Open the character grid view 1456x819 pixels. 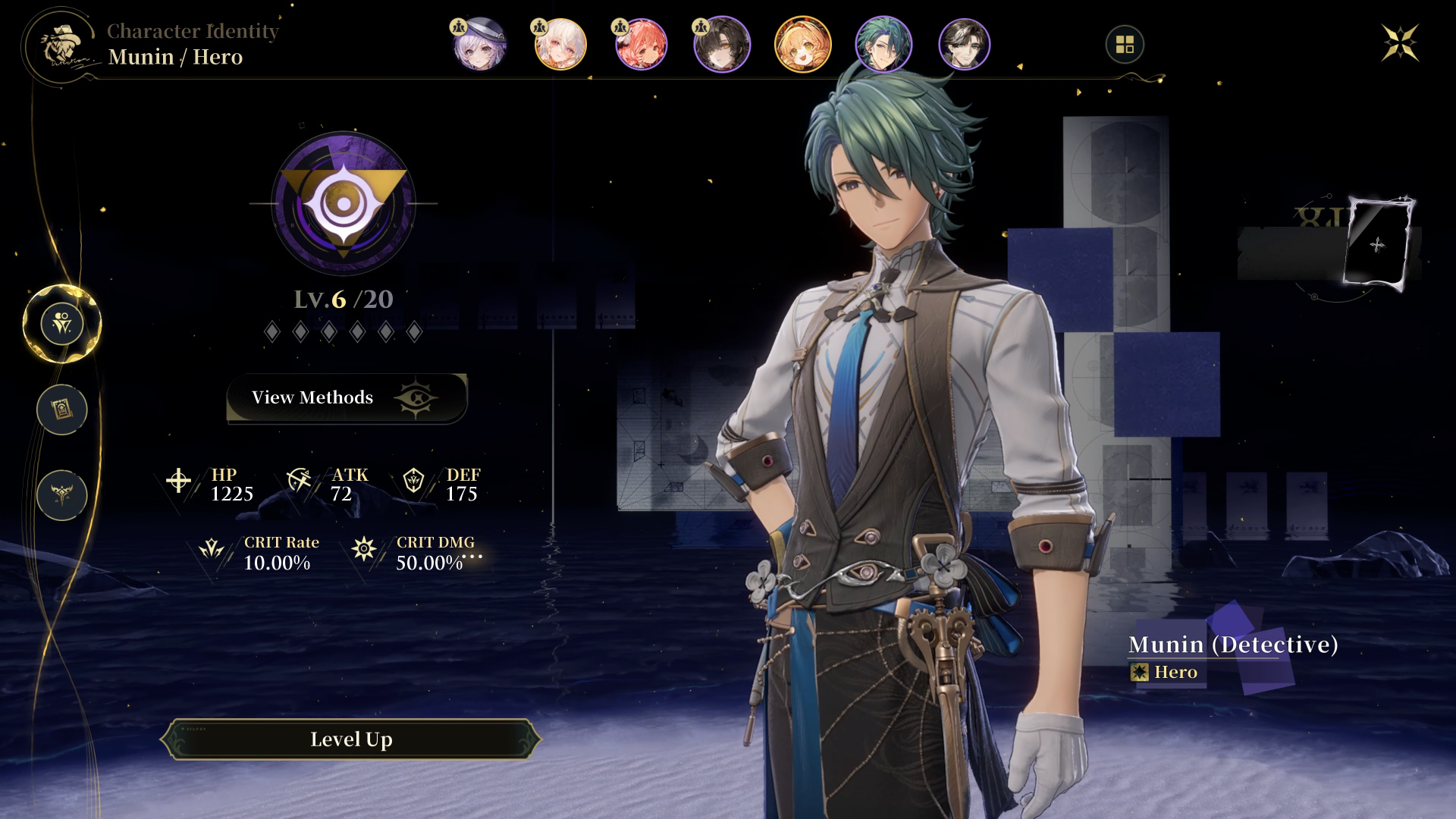(x=1125, y=45)
